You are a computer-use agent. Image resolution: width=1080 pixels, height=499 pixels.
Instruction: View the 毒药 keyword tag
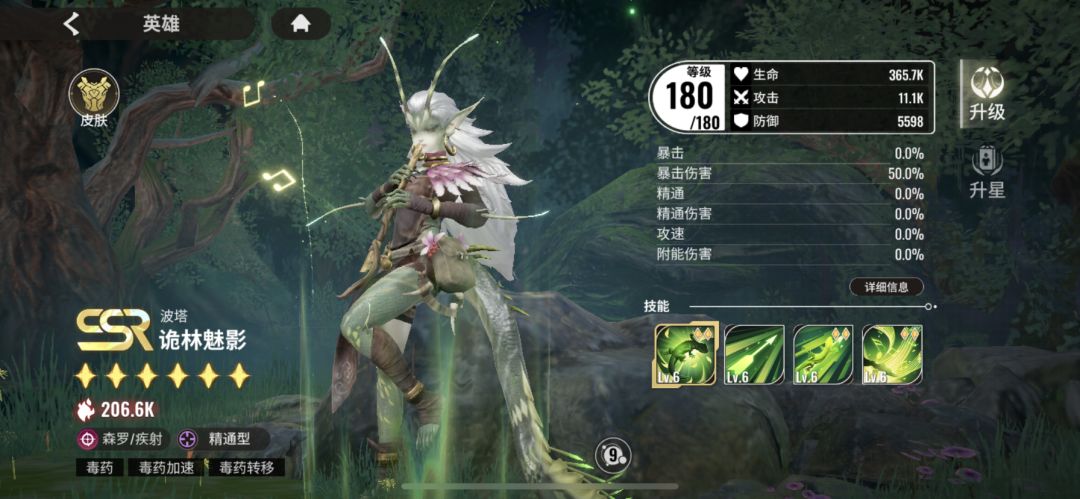point(101,467)
